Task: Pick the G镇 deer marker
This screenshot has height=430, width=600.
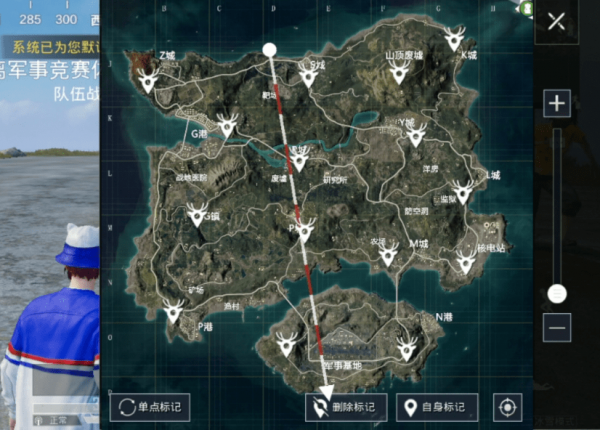Action: [198, 213]
